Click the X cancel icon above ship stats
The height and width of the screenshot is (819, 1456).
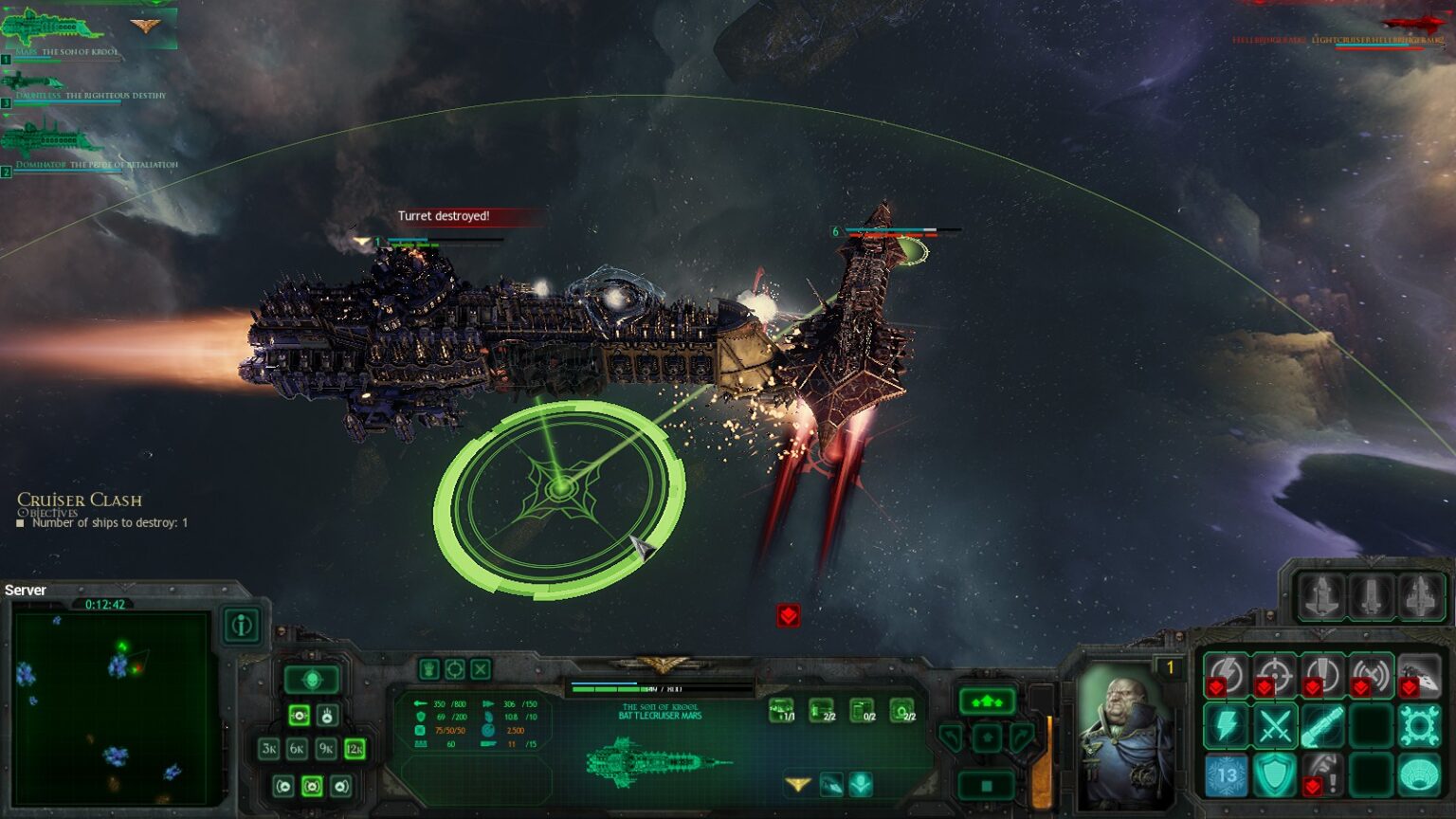pos(481,669)
